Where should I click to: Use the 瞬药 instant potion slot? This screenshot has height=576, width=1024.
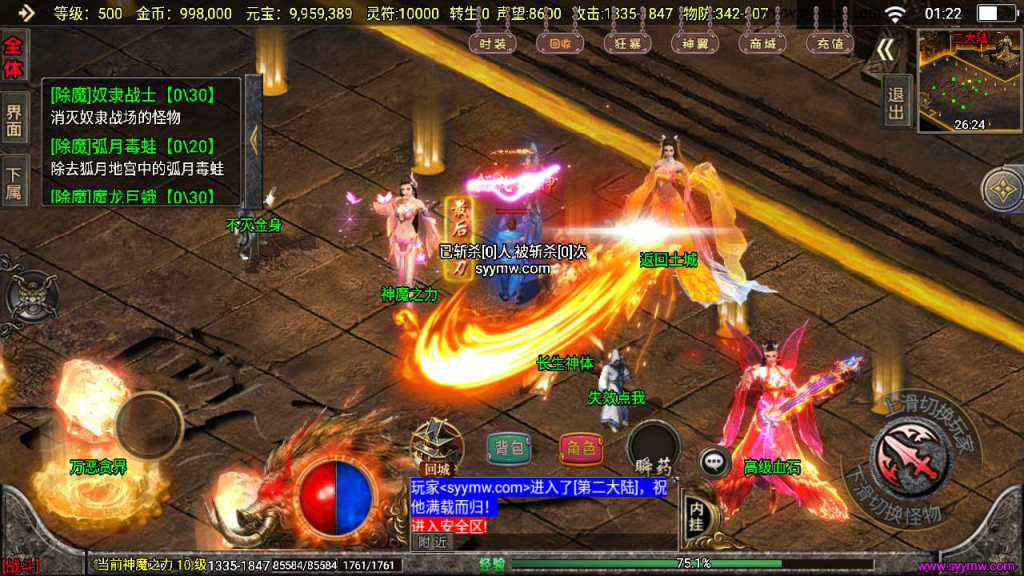click(653, 448)
